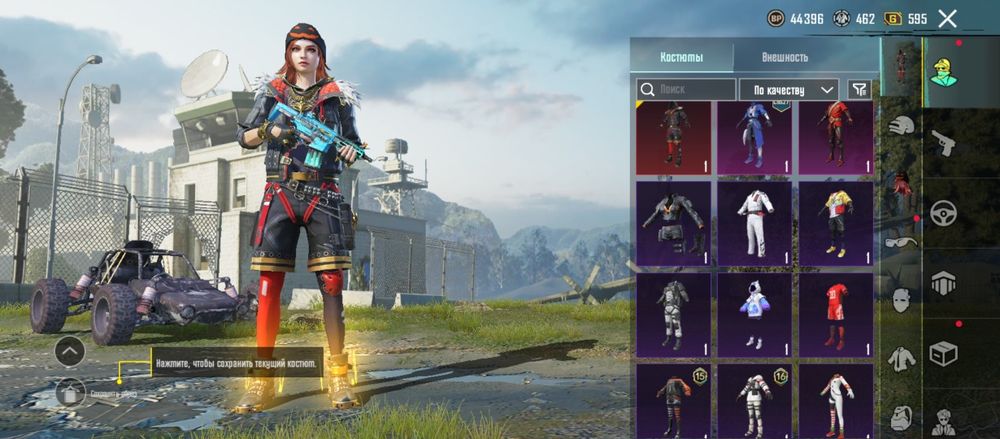This screenshot has width=1000, height=439.
Task: Open the По качеству sorting dropdown
Action: [x=789, y=89]
